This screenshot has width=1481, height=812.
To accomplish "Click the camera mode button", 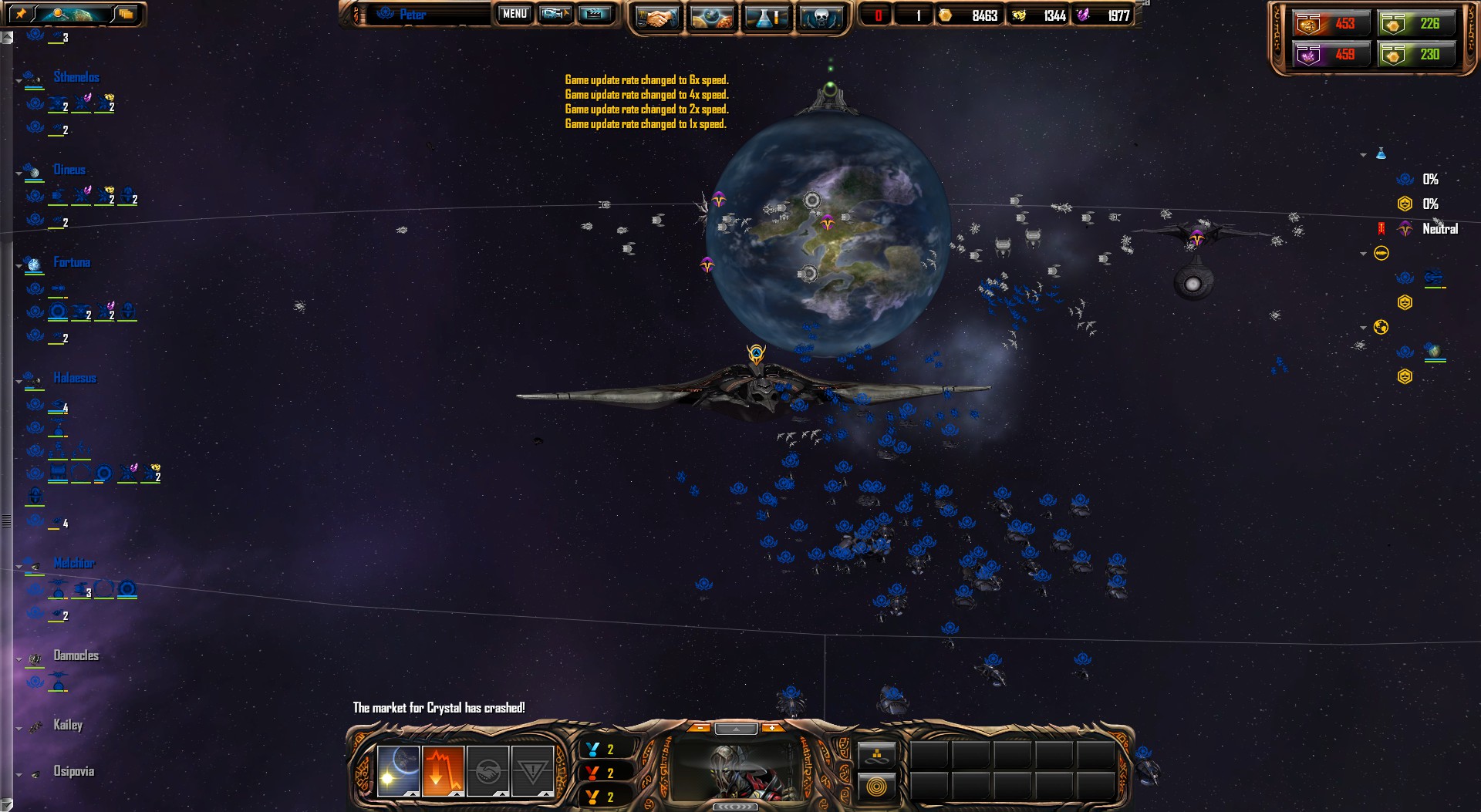I will [555, 14].
